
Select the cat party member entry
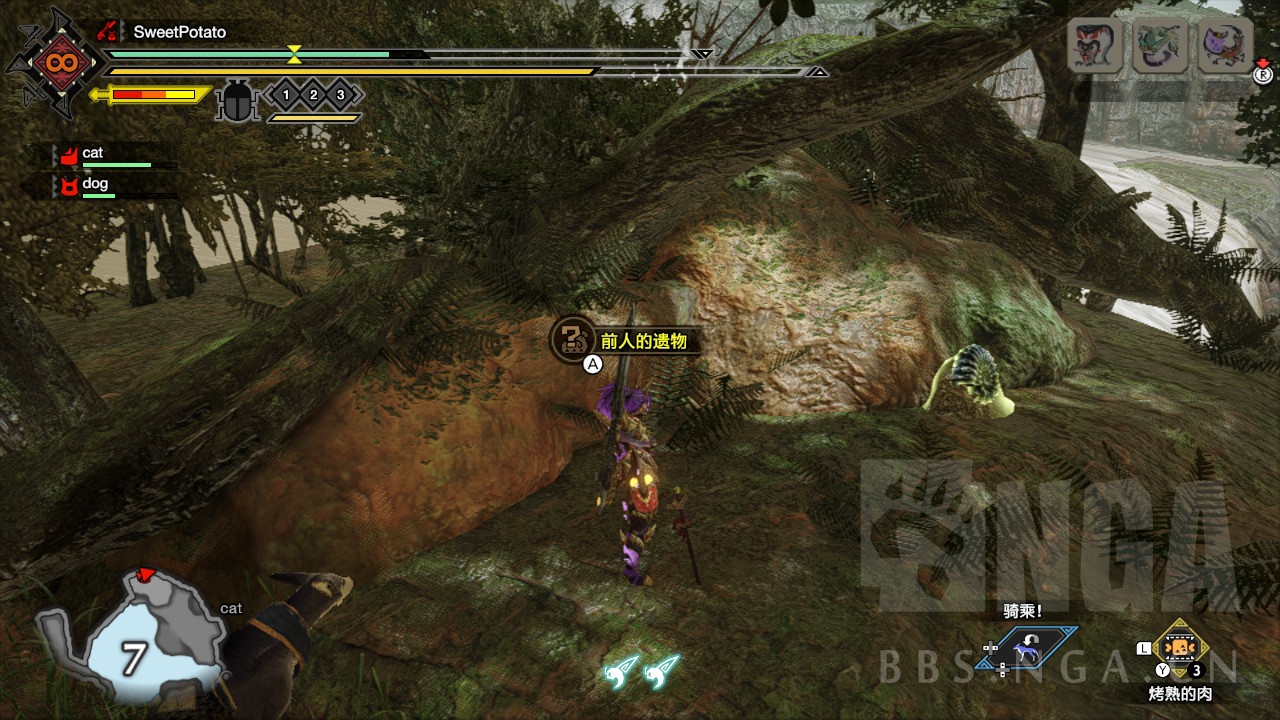[92, 153]
